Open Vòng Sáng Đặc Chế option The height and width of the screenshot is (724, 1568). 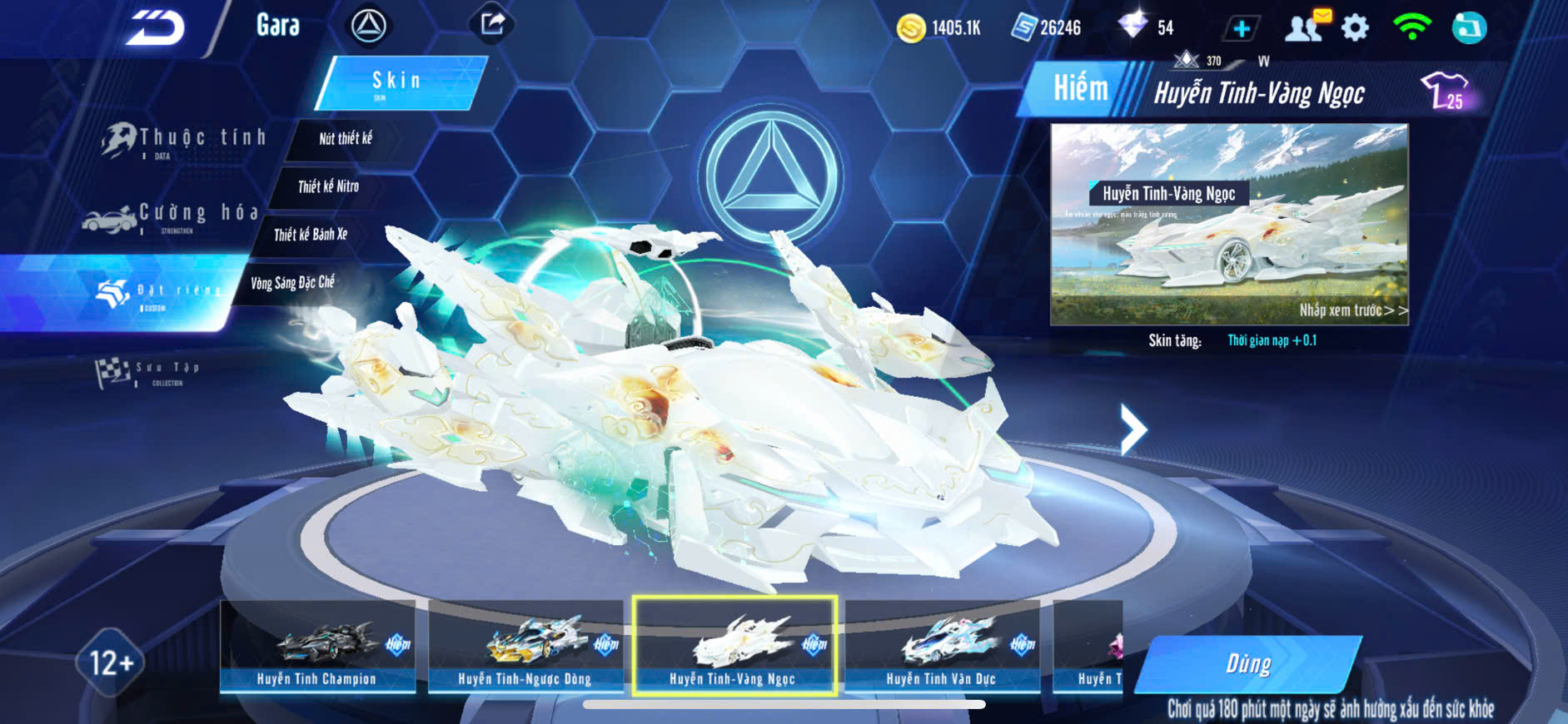[x=292, y=283]
